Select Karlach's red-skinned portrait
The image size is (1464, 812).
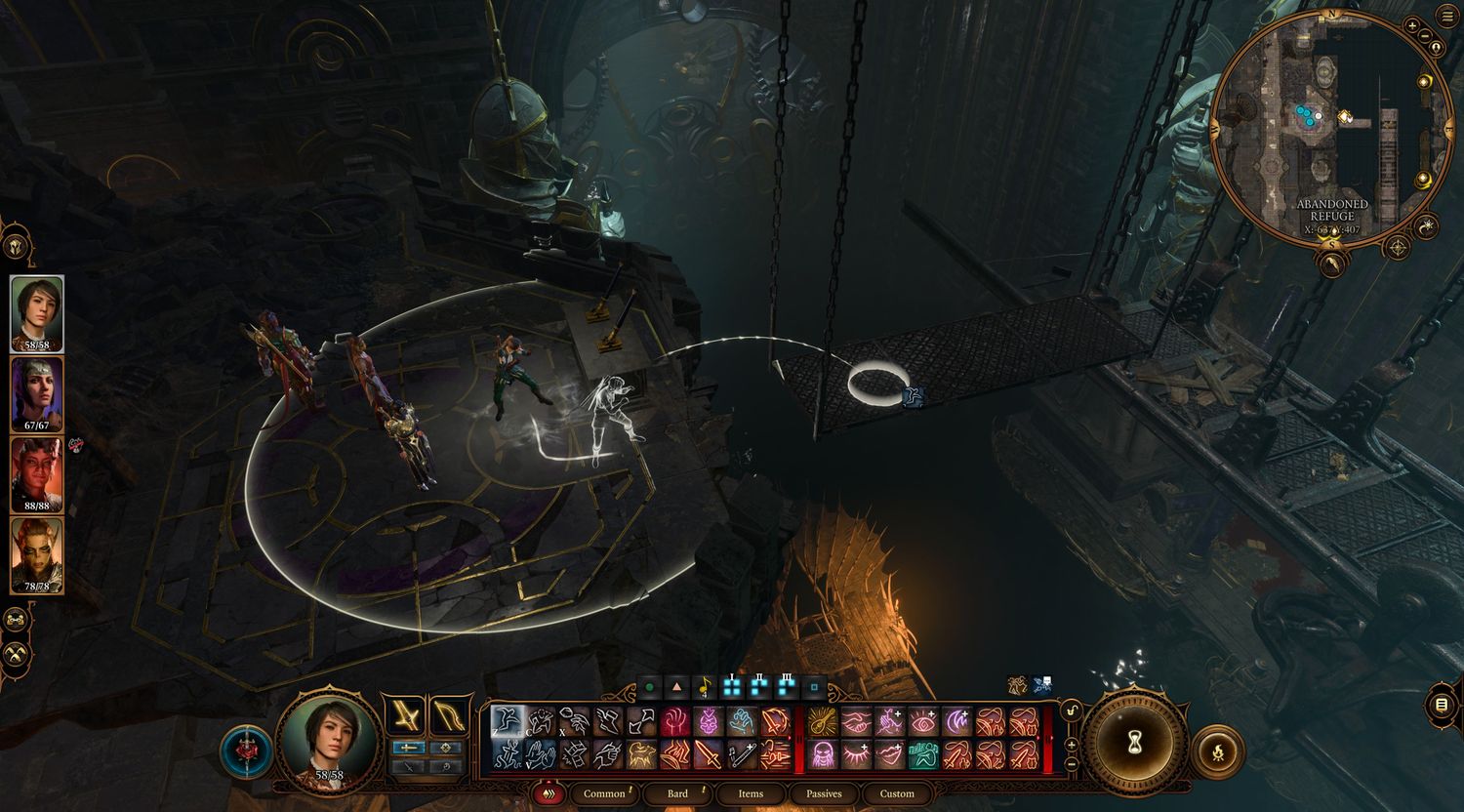(x=37, y=474)
